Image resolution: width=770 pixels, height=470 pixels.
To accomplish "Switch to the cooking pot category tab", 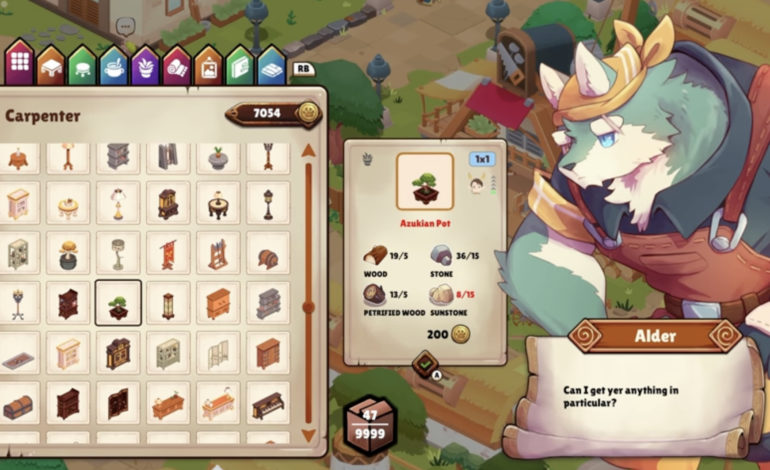I will click(x=113, y=67).
